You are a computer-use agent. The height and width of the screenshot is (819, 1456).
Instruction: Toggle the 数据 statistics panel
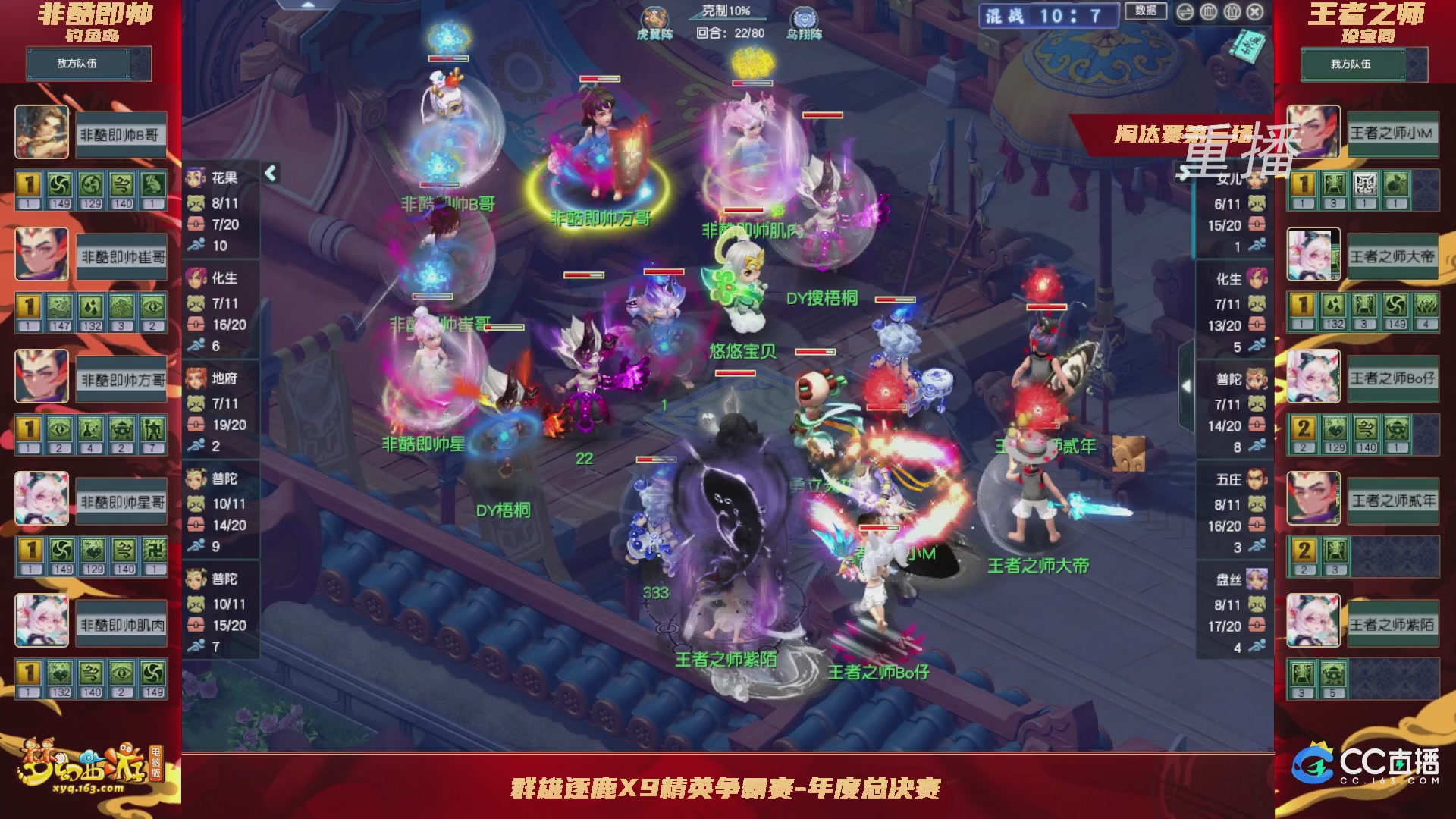1144,11
